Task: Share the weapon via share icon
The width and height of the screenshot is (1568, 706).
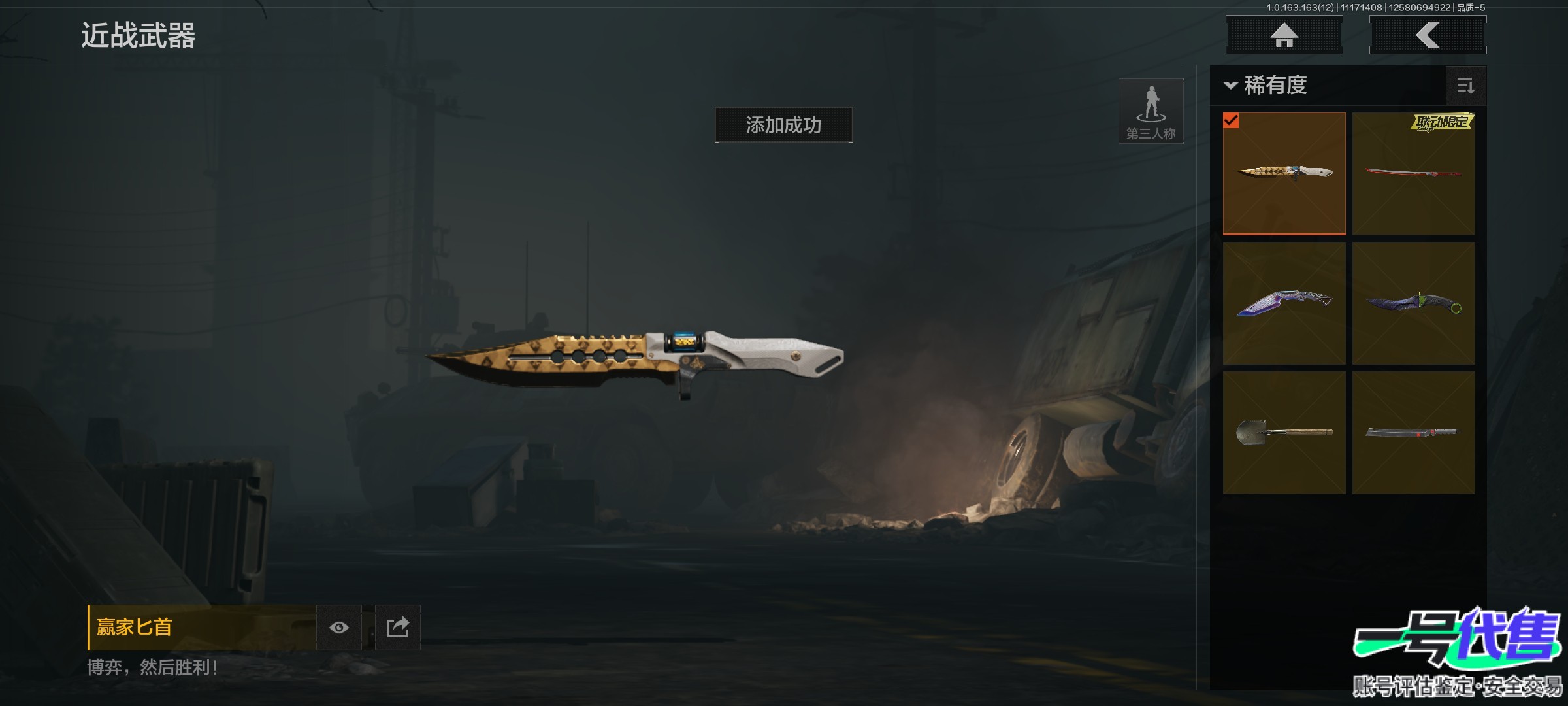Action: 397,628
